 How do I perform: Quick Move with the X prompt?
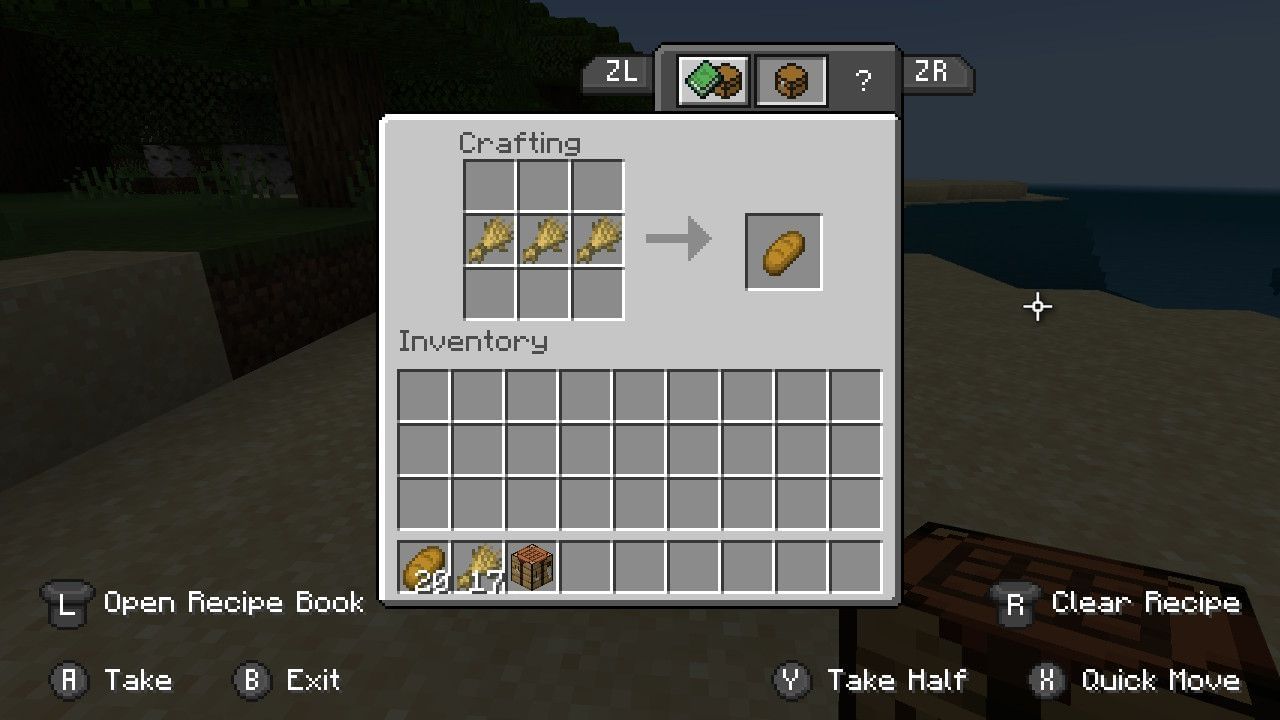tap(1048, 681)
